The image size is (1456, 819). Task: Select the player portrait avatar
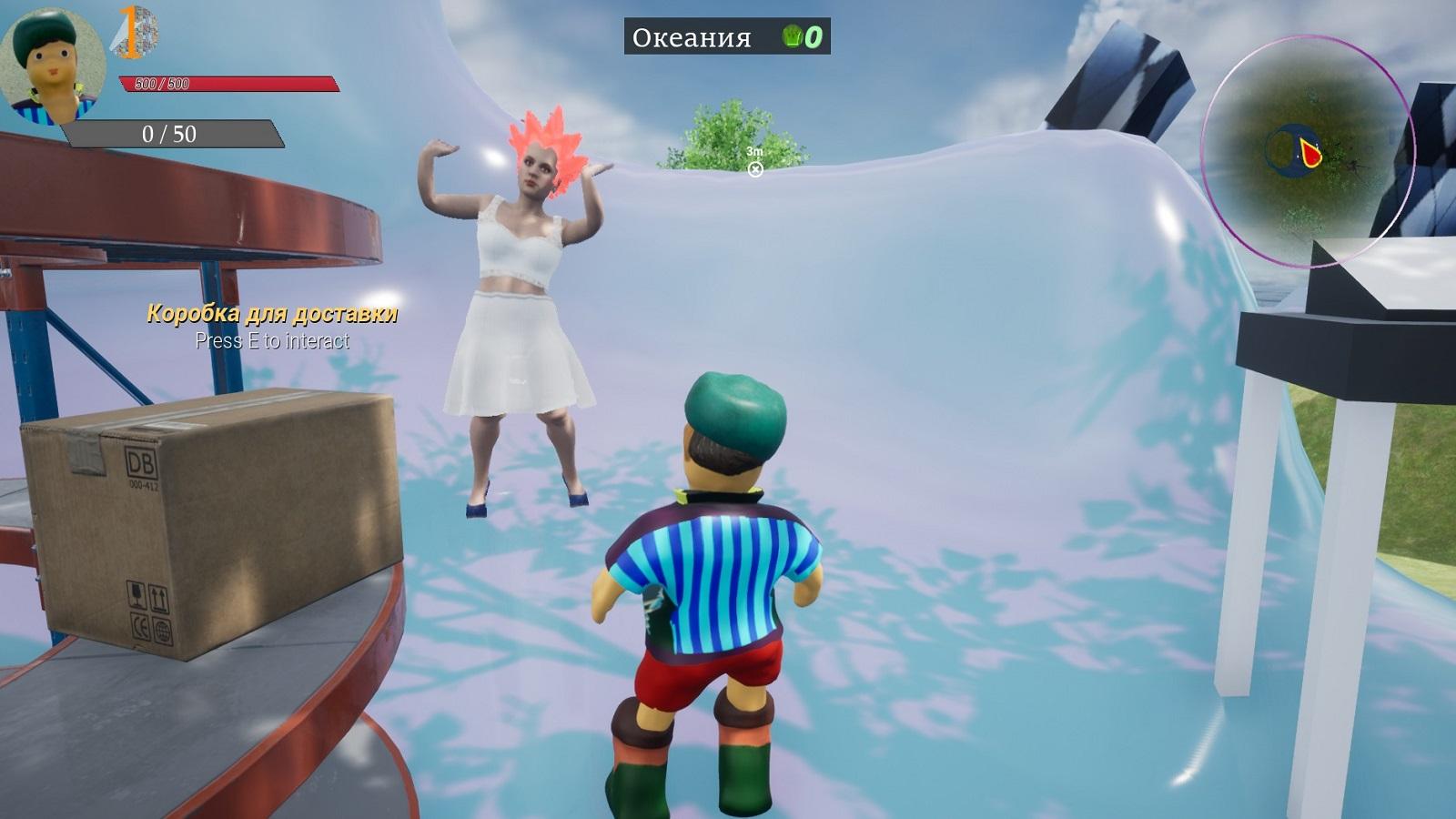tap(53, 66)
